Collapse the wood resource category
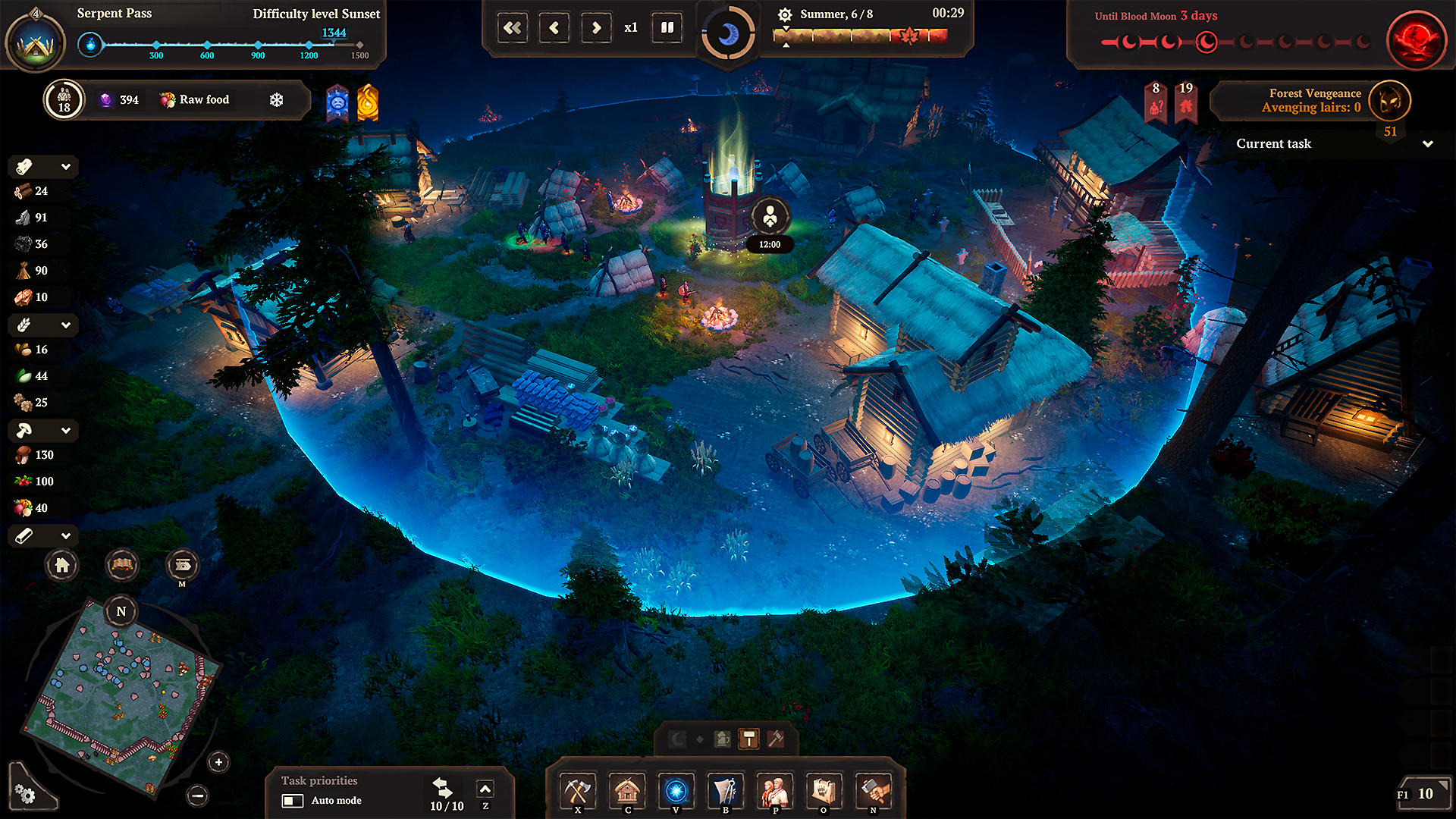The height and width of the screenshot is (819, 1456). pos(67,166)
